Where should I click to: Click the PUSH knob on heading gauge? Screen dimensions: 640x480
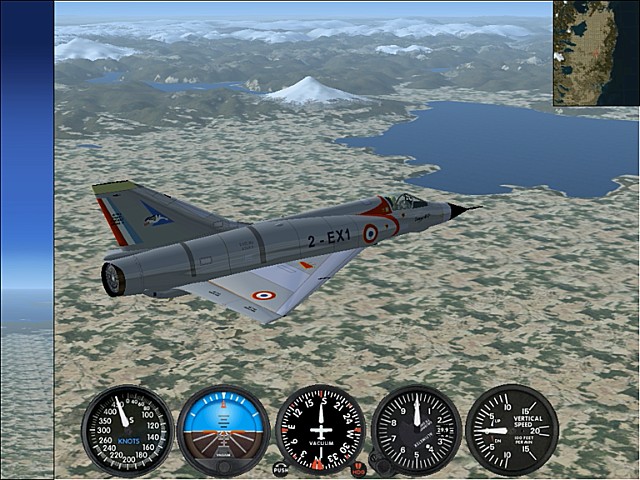pyautogui.click(x=281, y=468)
